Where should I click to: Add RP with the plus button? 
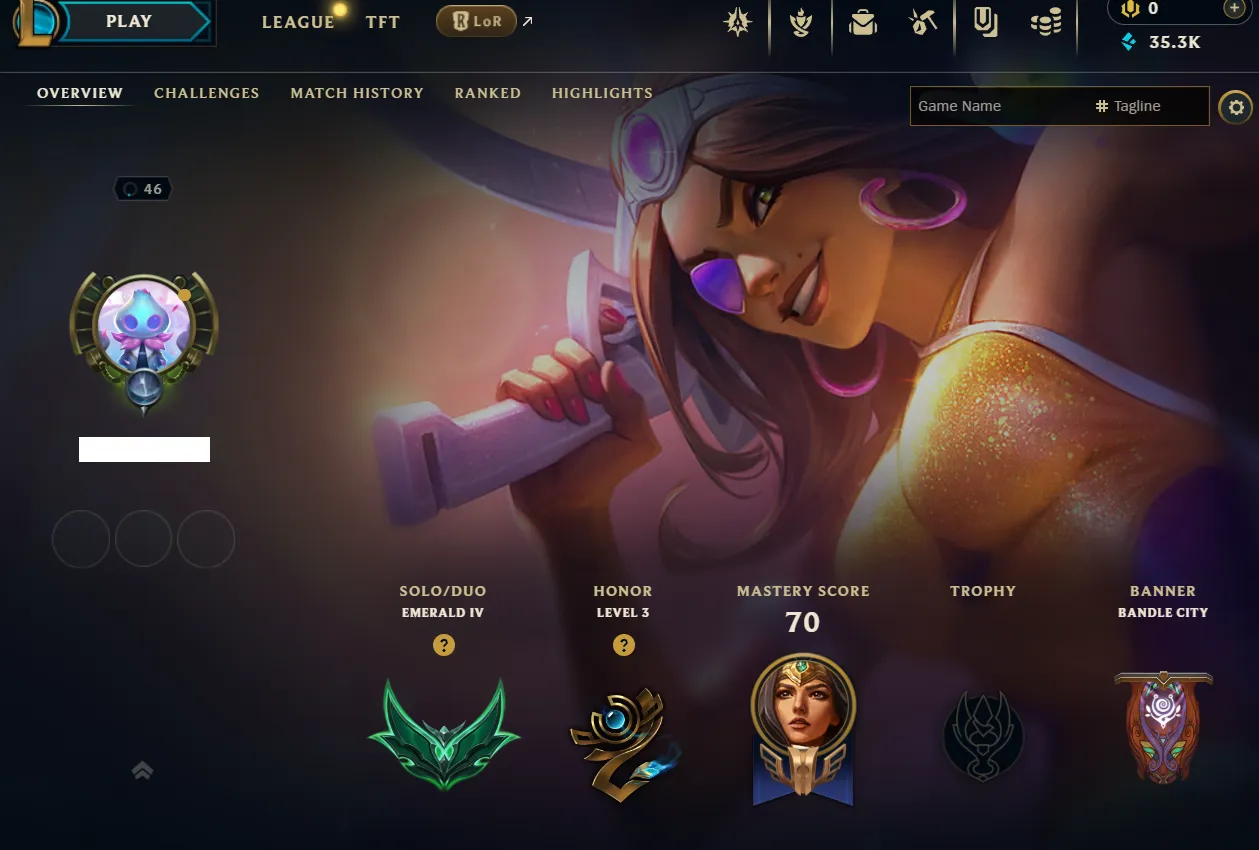[1234, 9]
